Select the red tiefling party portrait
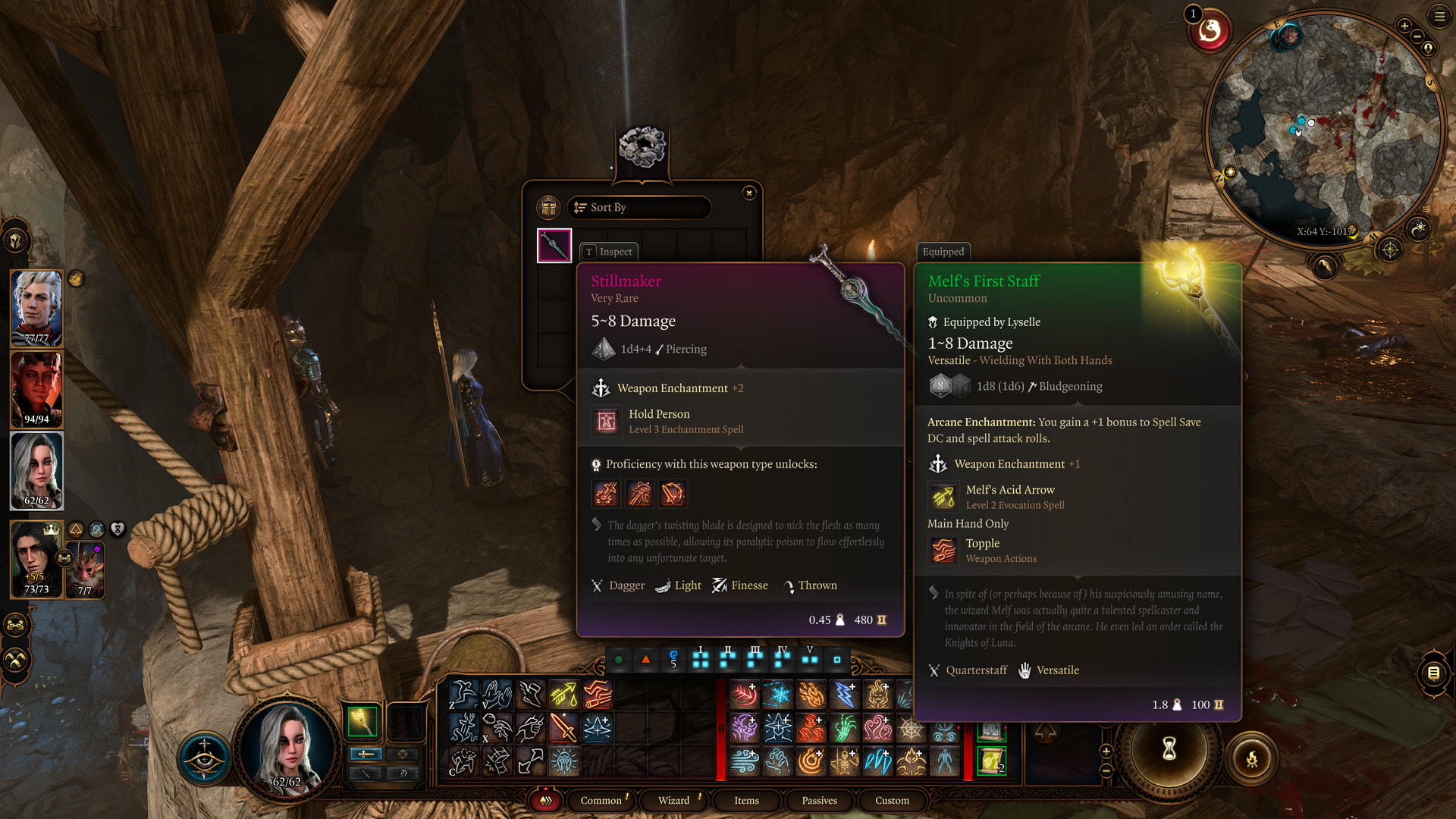Image resolution: width=1456 pixels, height=819 pixels. point(36,388)
